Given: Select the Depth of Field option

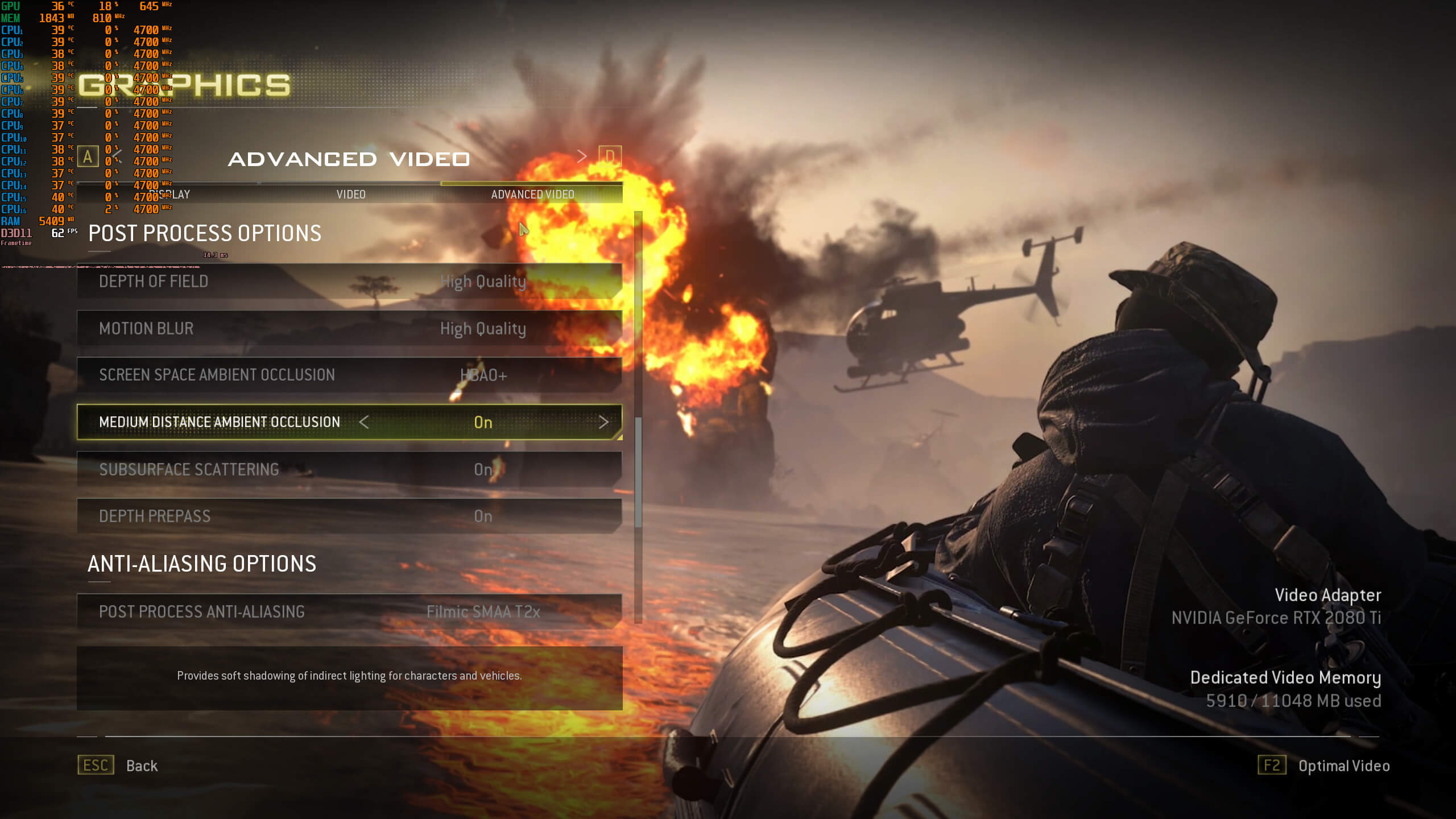Looking at the screenshot, I should click(349, 282).
